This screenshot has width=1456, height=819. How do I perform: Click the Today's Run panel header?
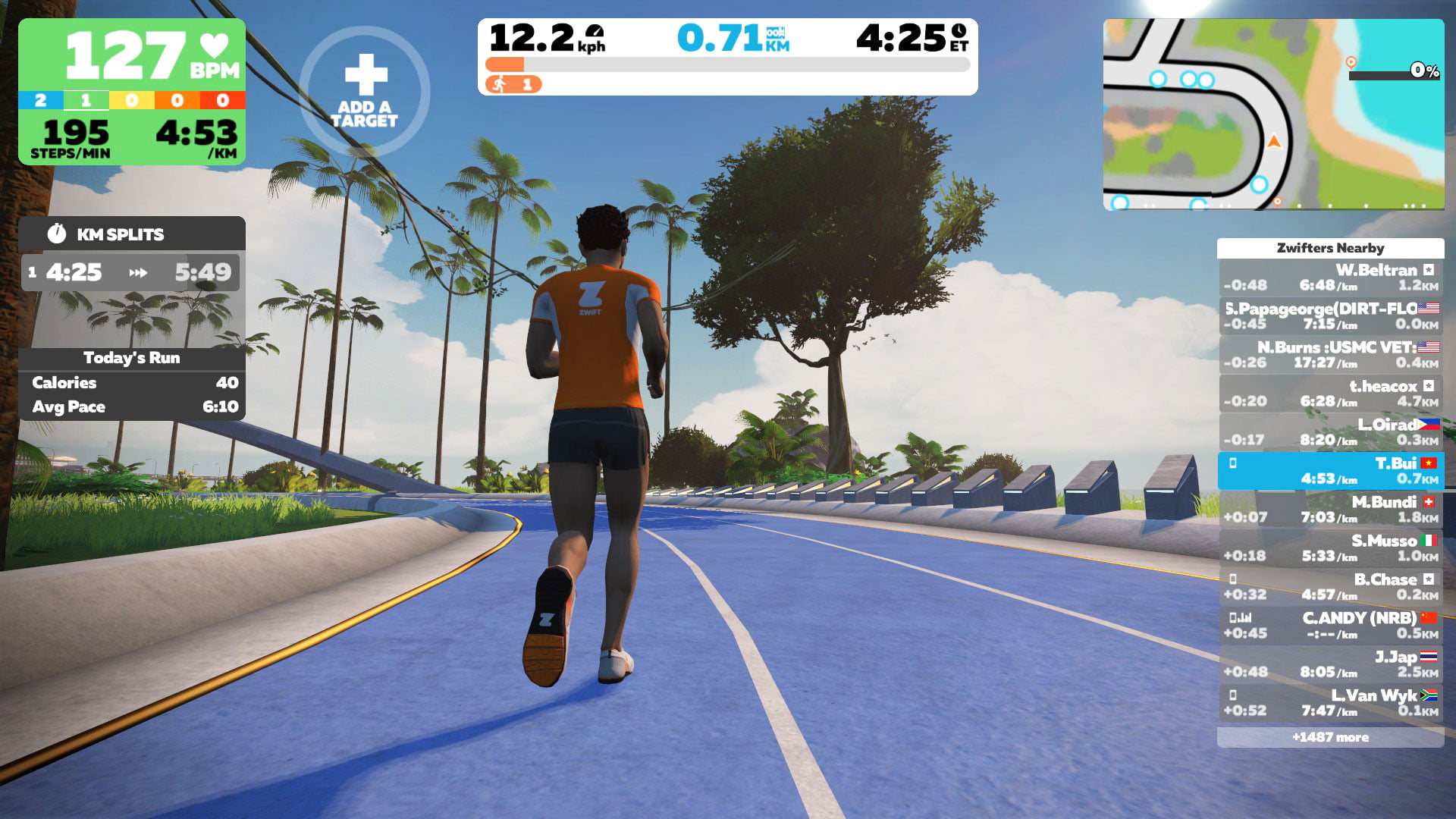133,357
